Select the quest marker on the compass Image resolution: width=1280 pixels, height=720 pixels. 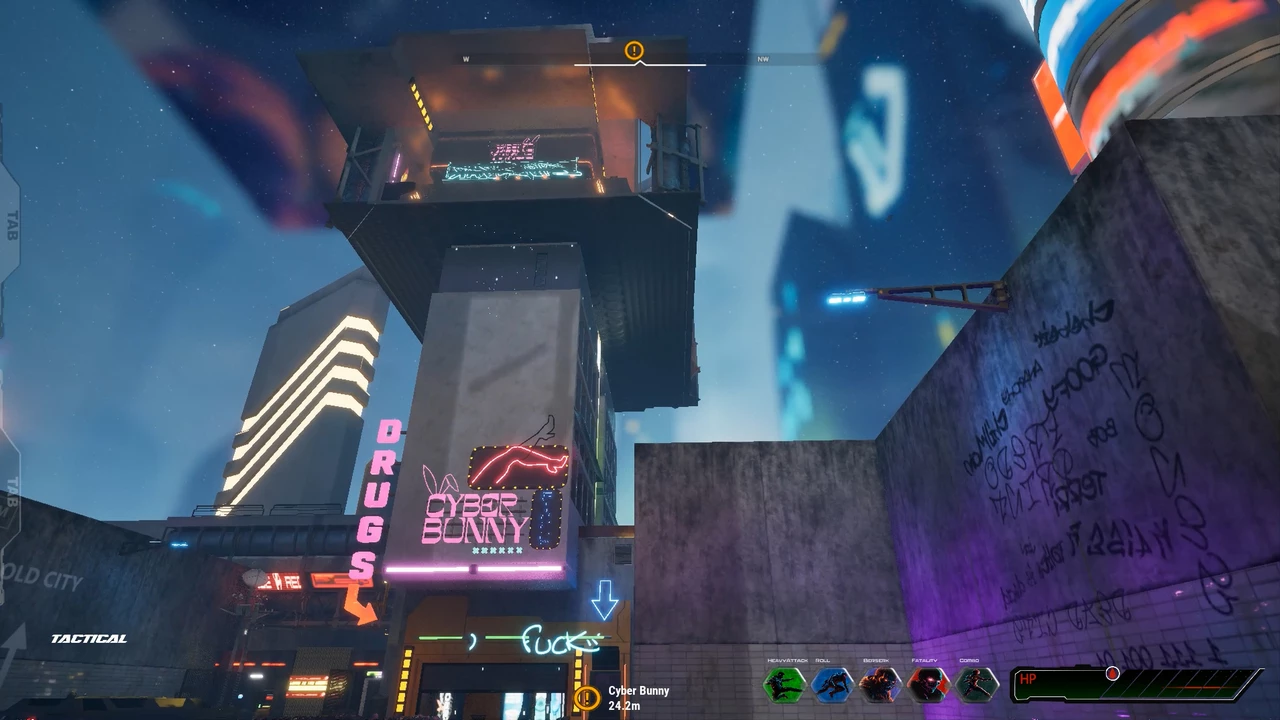634,50
